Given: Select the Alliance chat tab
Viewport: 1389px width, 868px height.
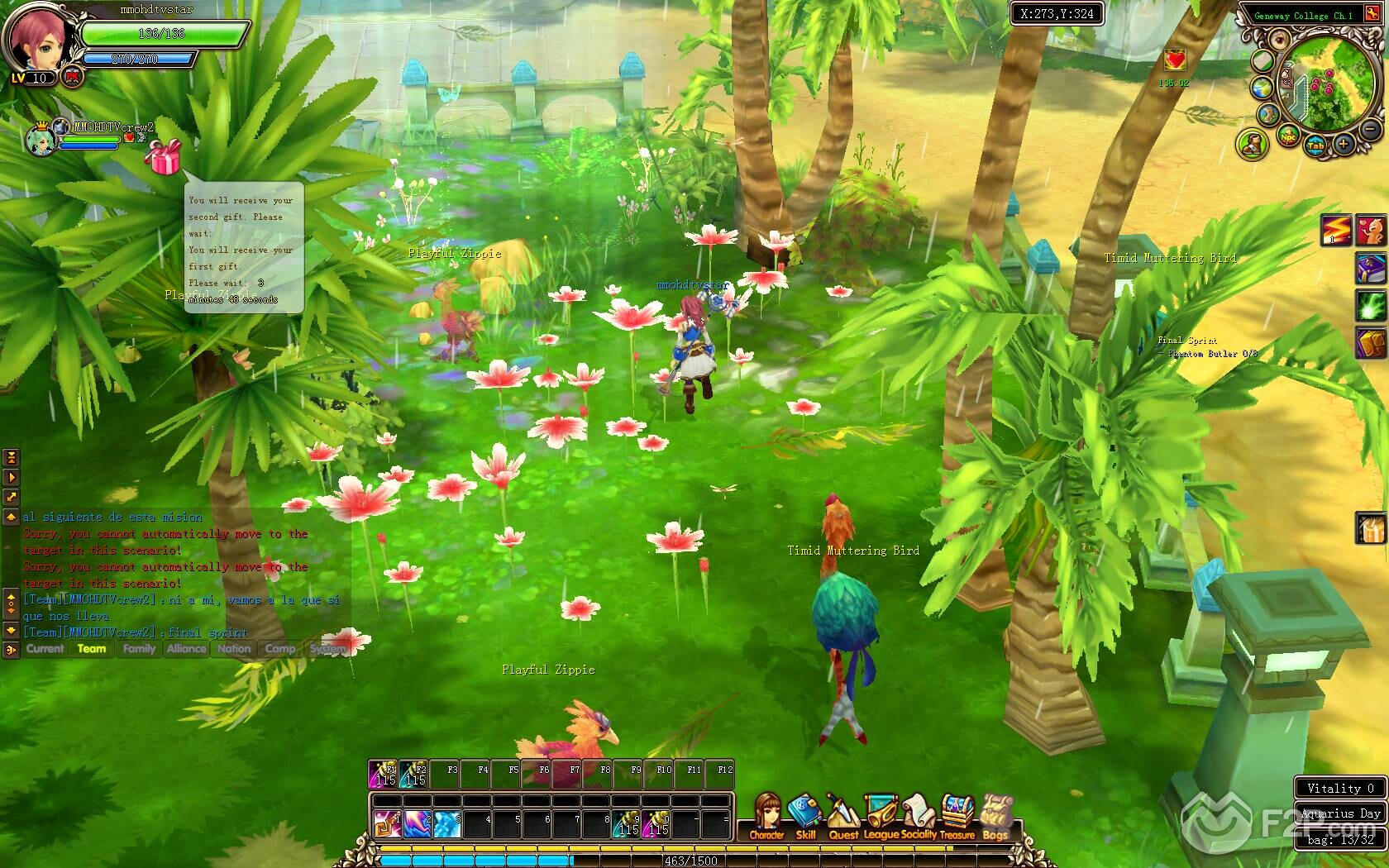Looking at the screenshot, I should 186,649.
